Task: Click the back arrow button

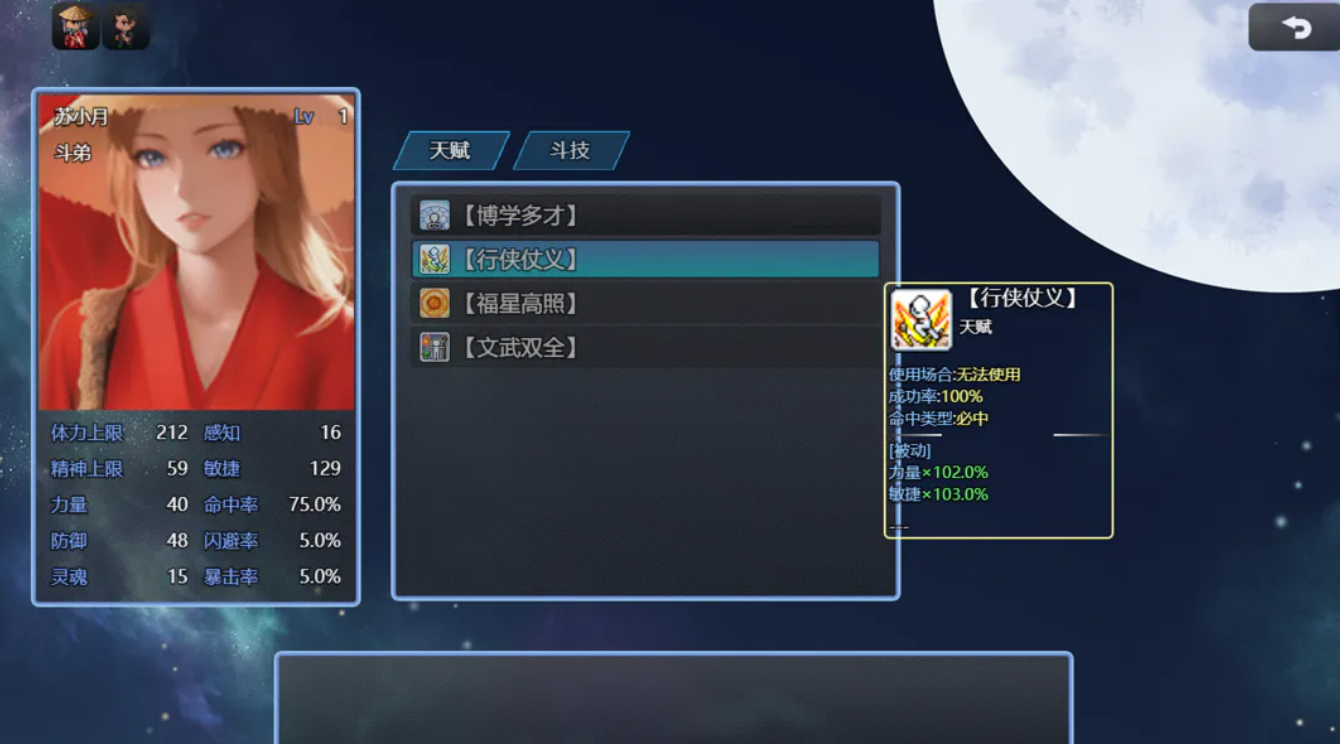Action: (x=1294, y=28)
